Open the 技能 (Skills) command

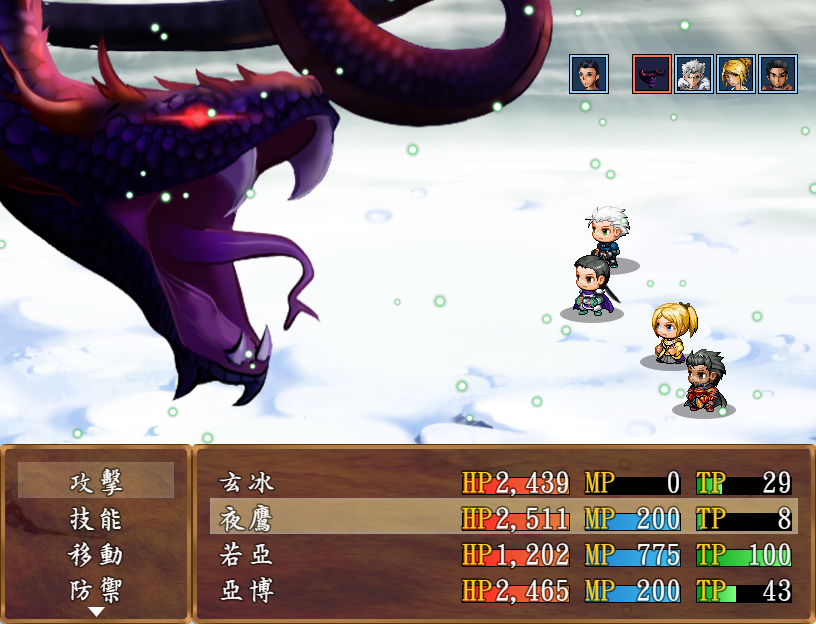[x=96, y=518]
